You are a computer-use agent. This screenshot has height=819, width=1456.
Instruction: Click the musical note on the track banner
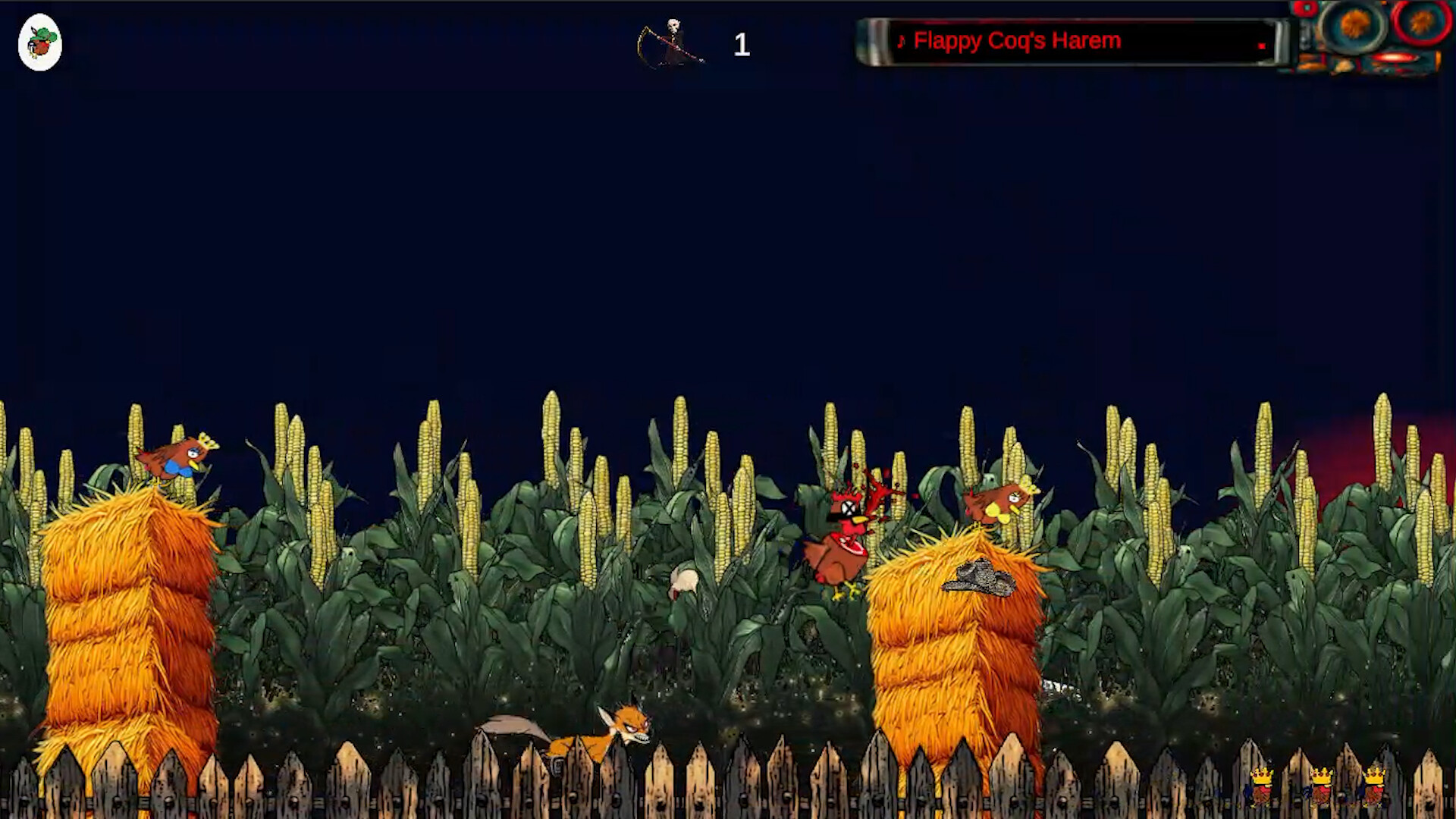pos(902,42)
